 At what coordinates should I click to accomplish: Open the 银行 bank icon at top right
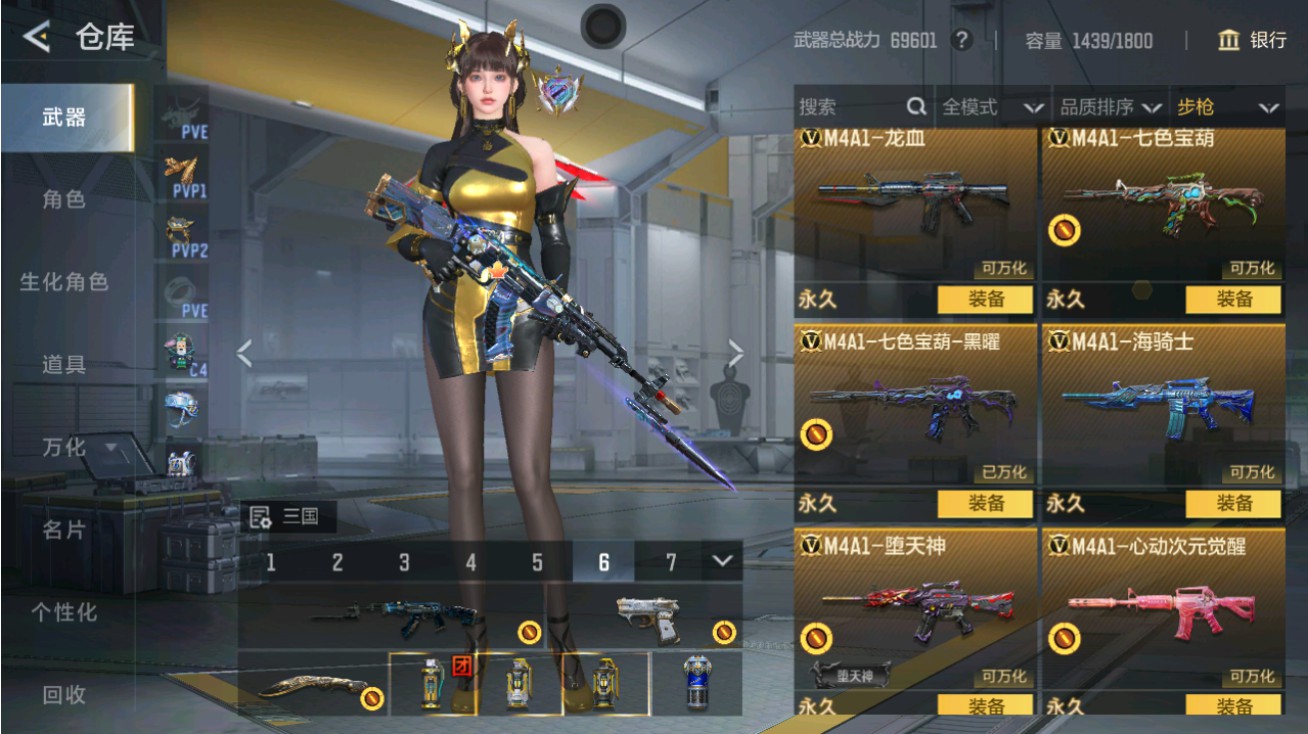click(x=1231, y=41)
